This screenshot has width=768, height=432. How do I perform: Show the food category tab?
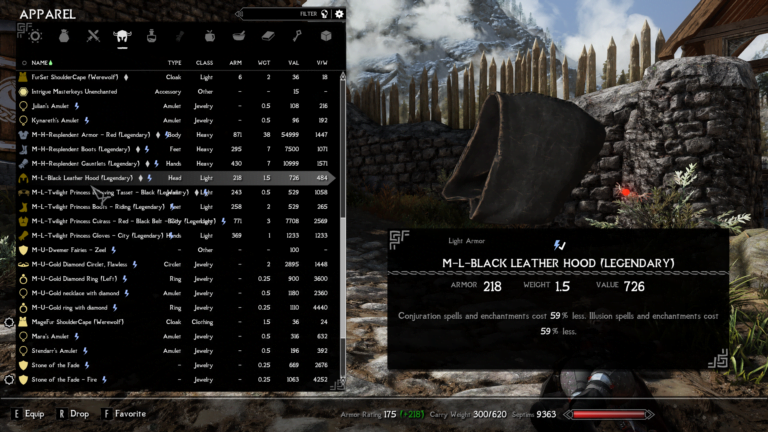tap(210, 36)
